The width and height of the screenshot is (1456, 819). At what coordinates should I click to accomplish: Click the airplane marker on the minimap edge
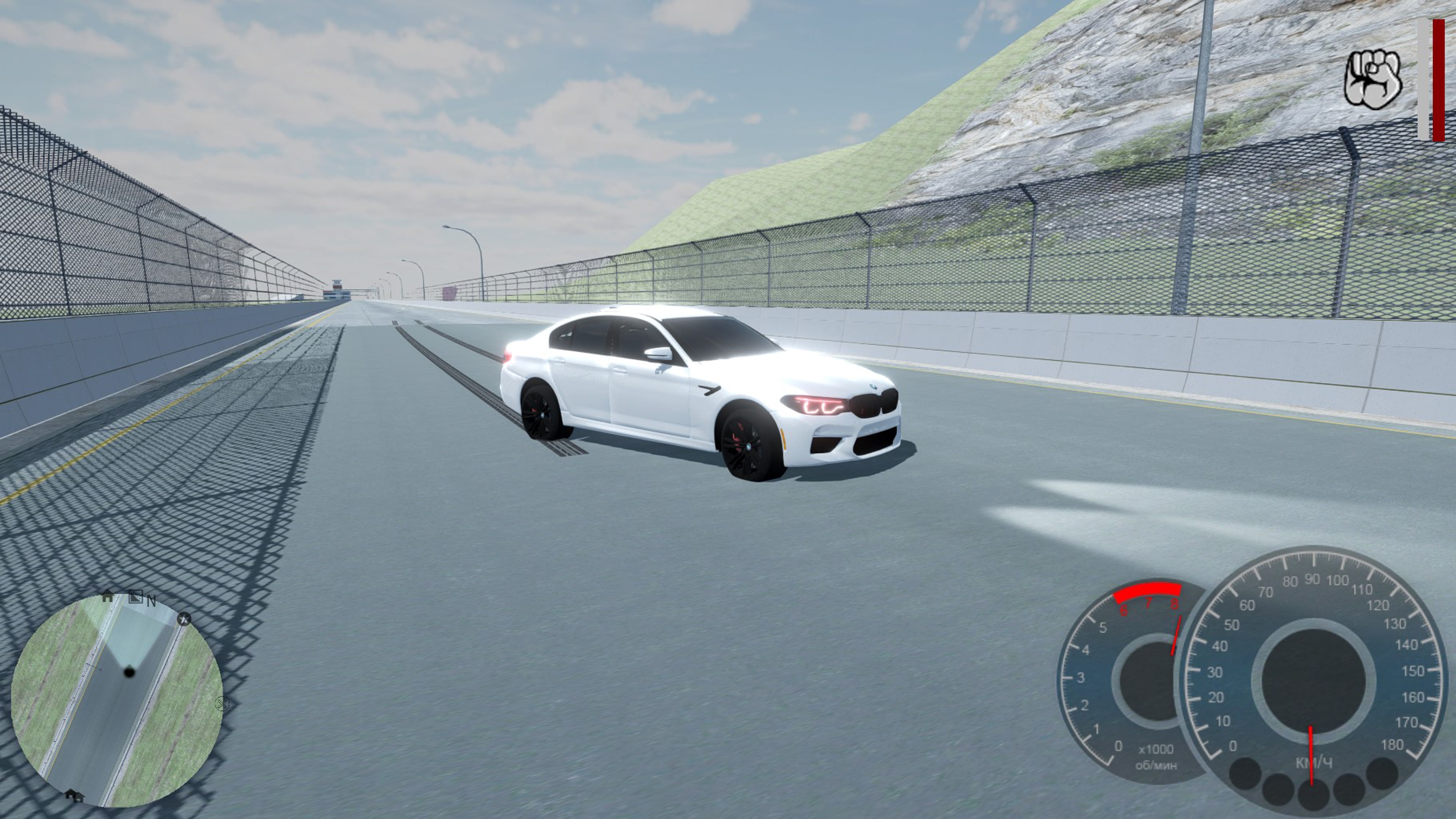(x=184, y=620)
